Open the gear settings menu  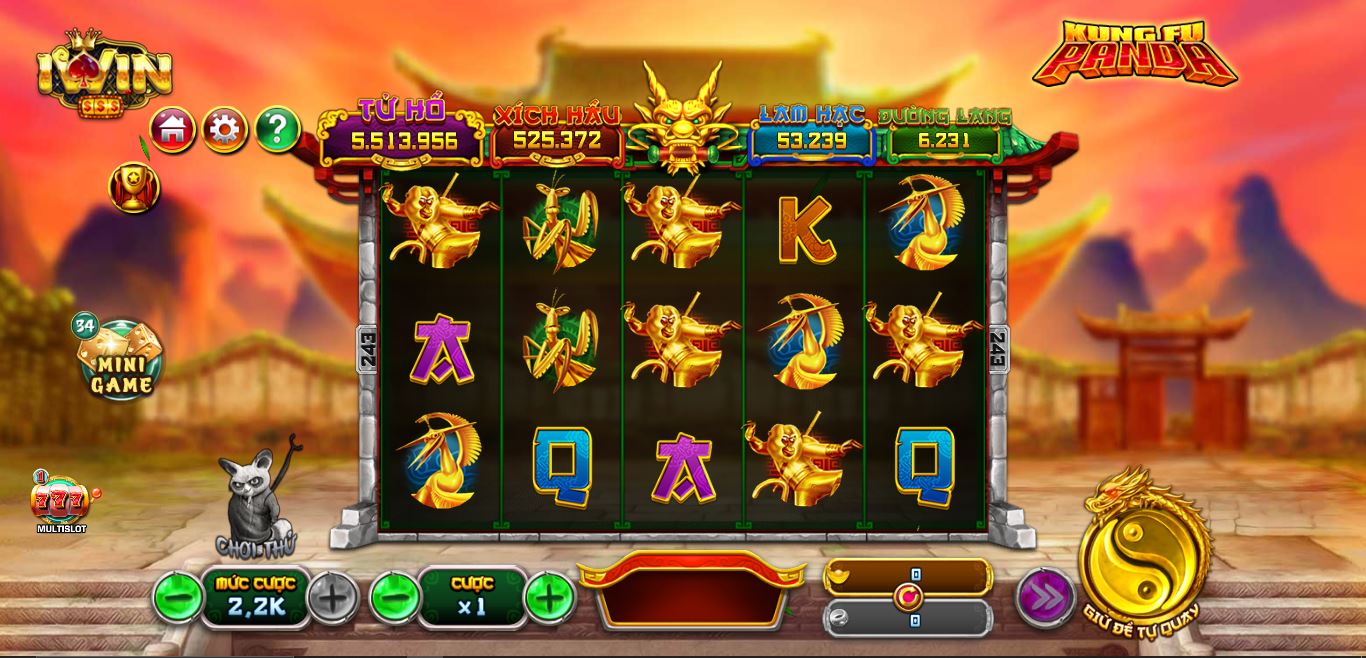click(x=225, y=129)
